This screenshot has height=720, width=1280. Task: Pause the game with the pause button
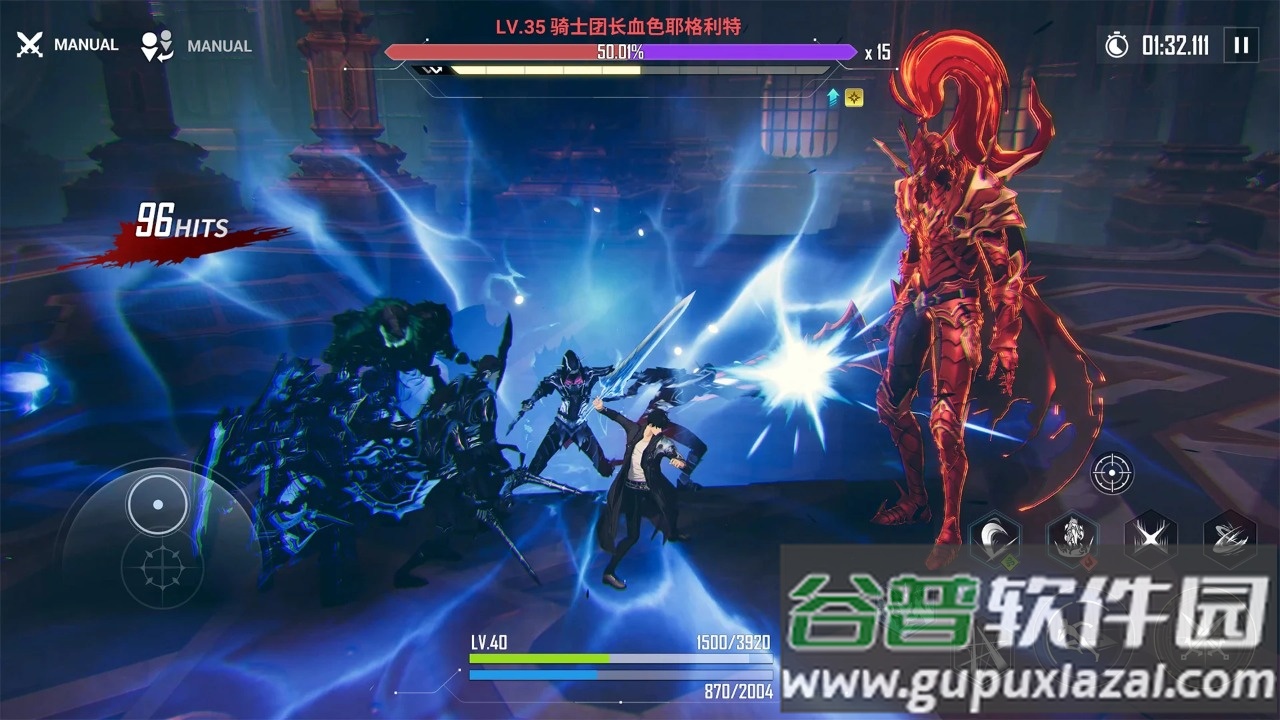click(1243, 45)
